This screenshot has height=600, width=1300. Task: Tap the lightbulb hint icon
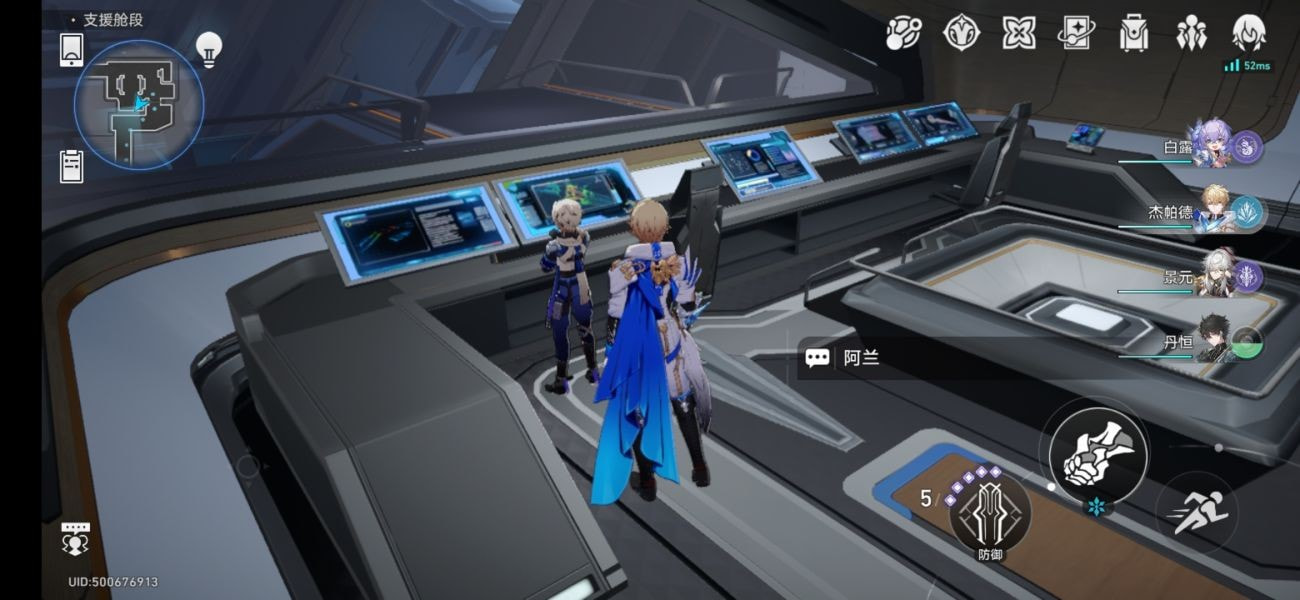208,48
